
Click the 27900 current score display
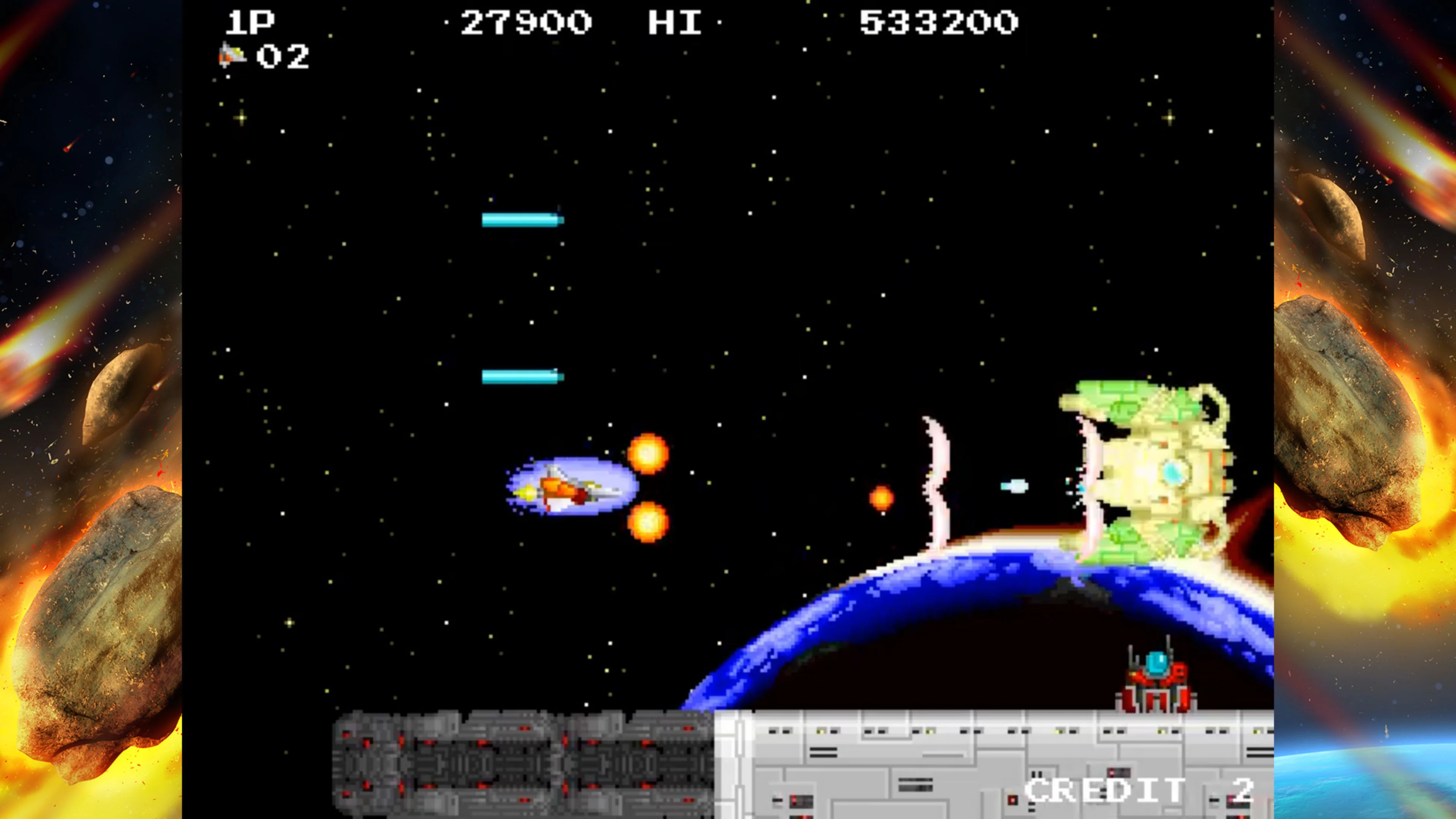[526, 23]
